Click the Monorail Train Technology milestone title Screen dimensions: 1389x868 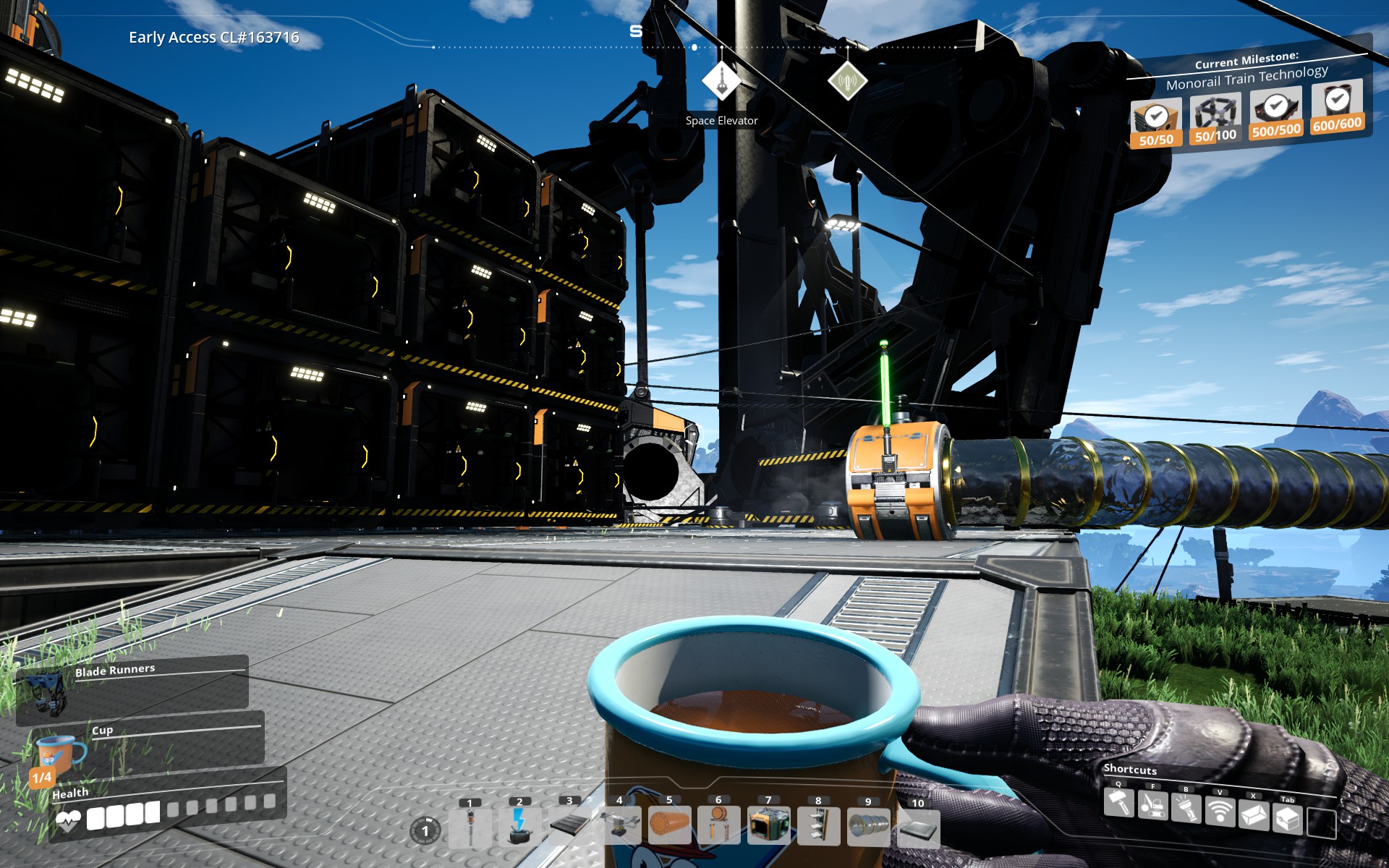pos(1247,78)
